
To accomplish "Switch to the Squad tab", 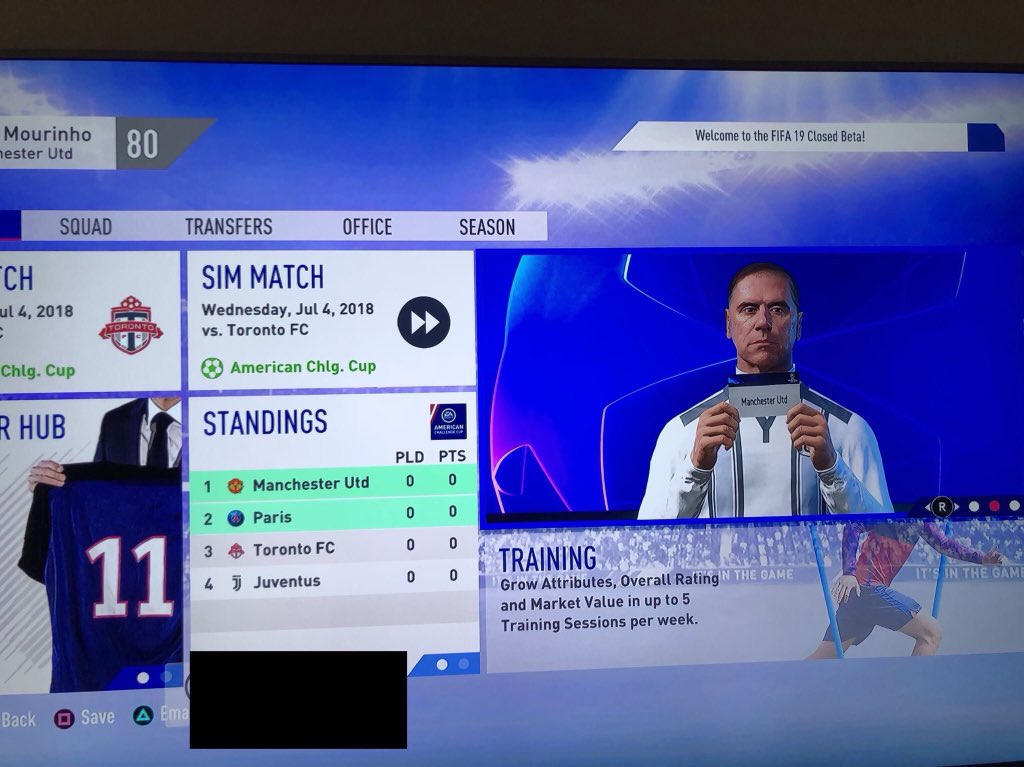I will tap(86, 227).
